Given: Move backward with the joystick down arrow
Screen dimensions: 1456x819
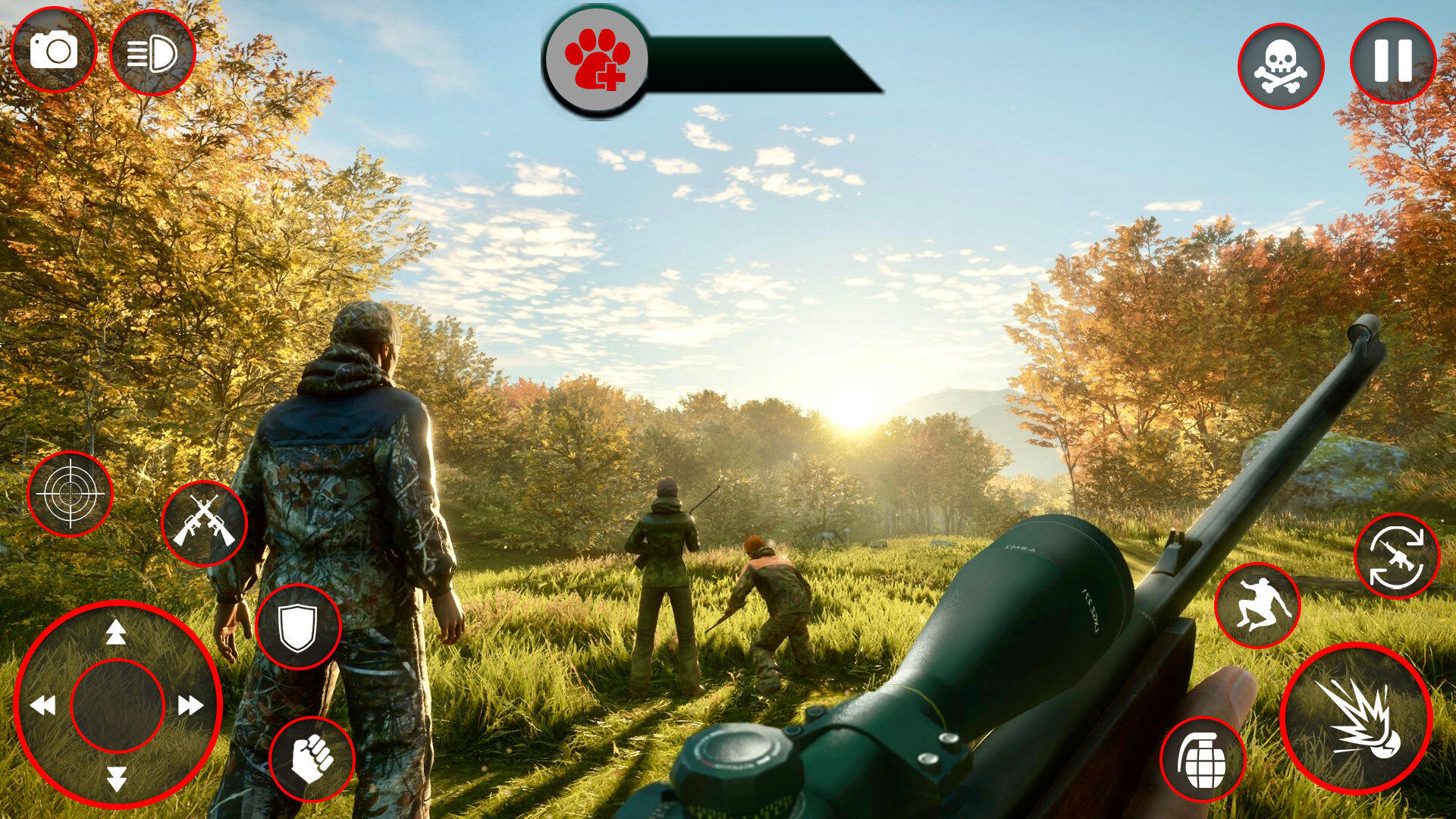Looking at the screenshot, I should 116,779.
